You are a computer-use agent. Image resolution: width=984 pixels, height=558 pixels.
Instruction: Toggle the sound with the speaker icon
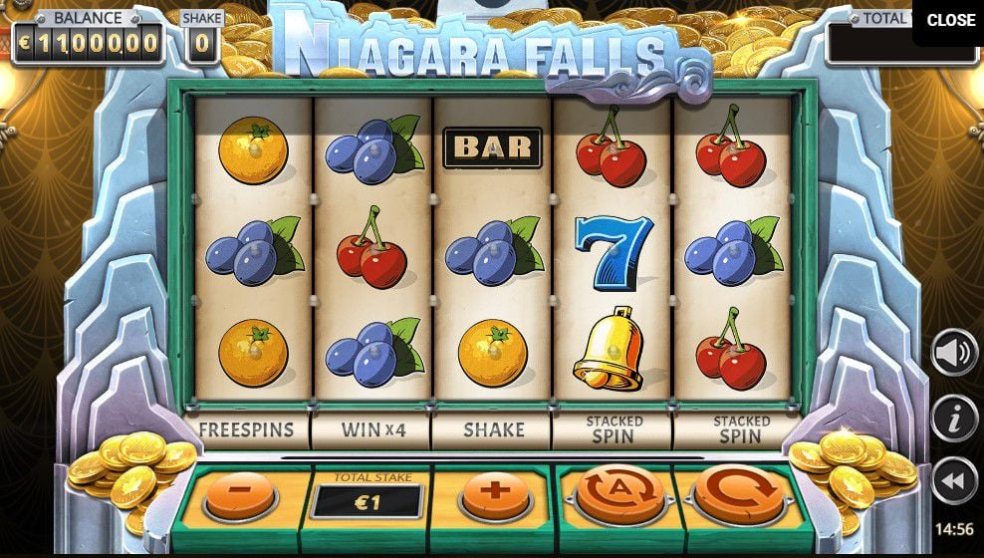[x=954, y=352]
